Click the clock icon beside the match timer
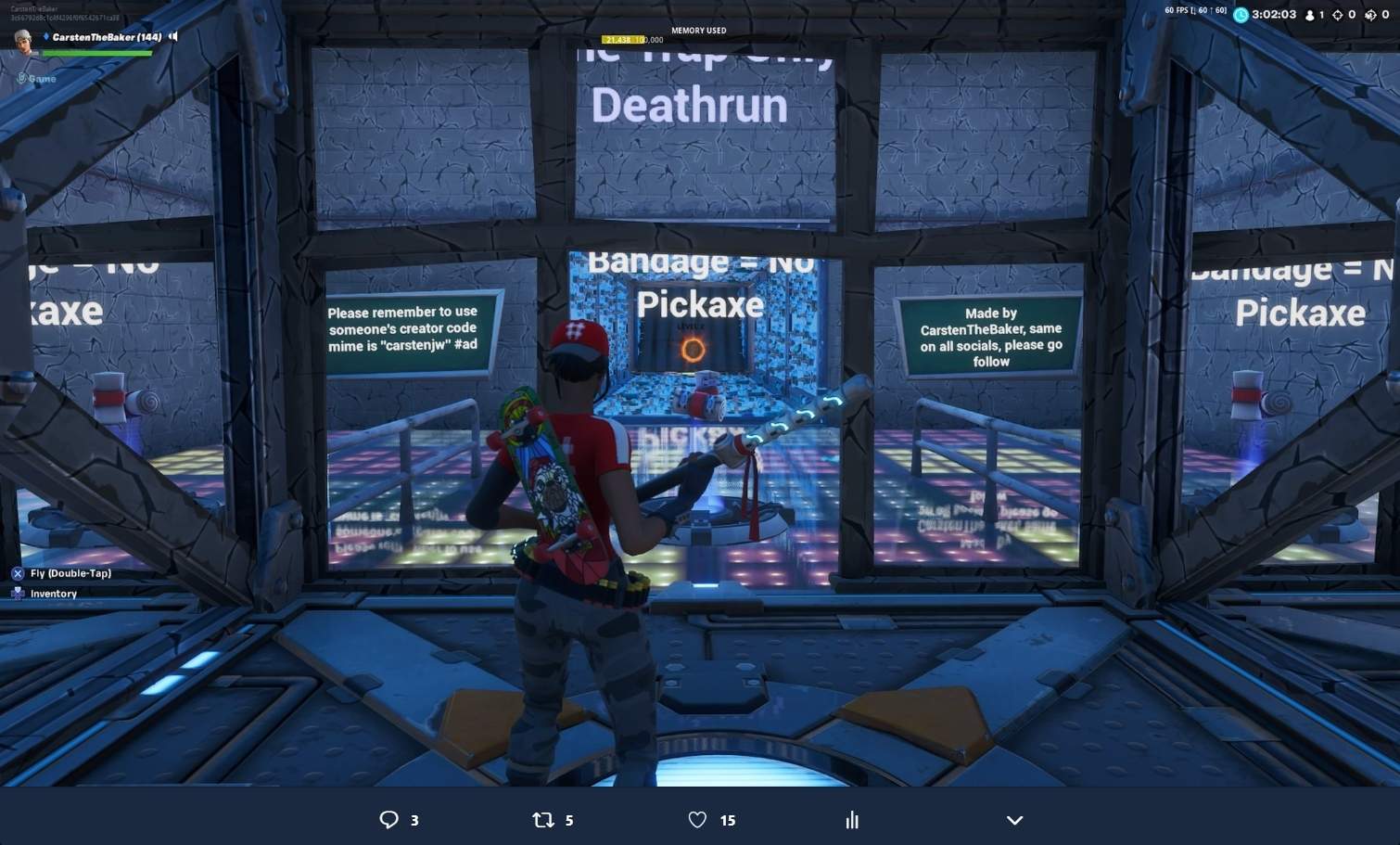This screenshot has height=845, width=1400. pos(1241,15)
